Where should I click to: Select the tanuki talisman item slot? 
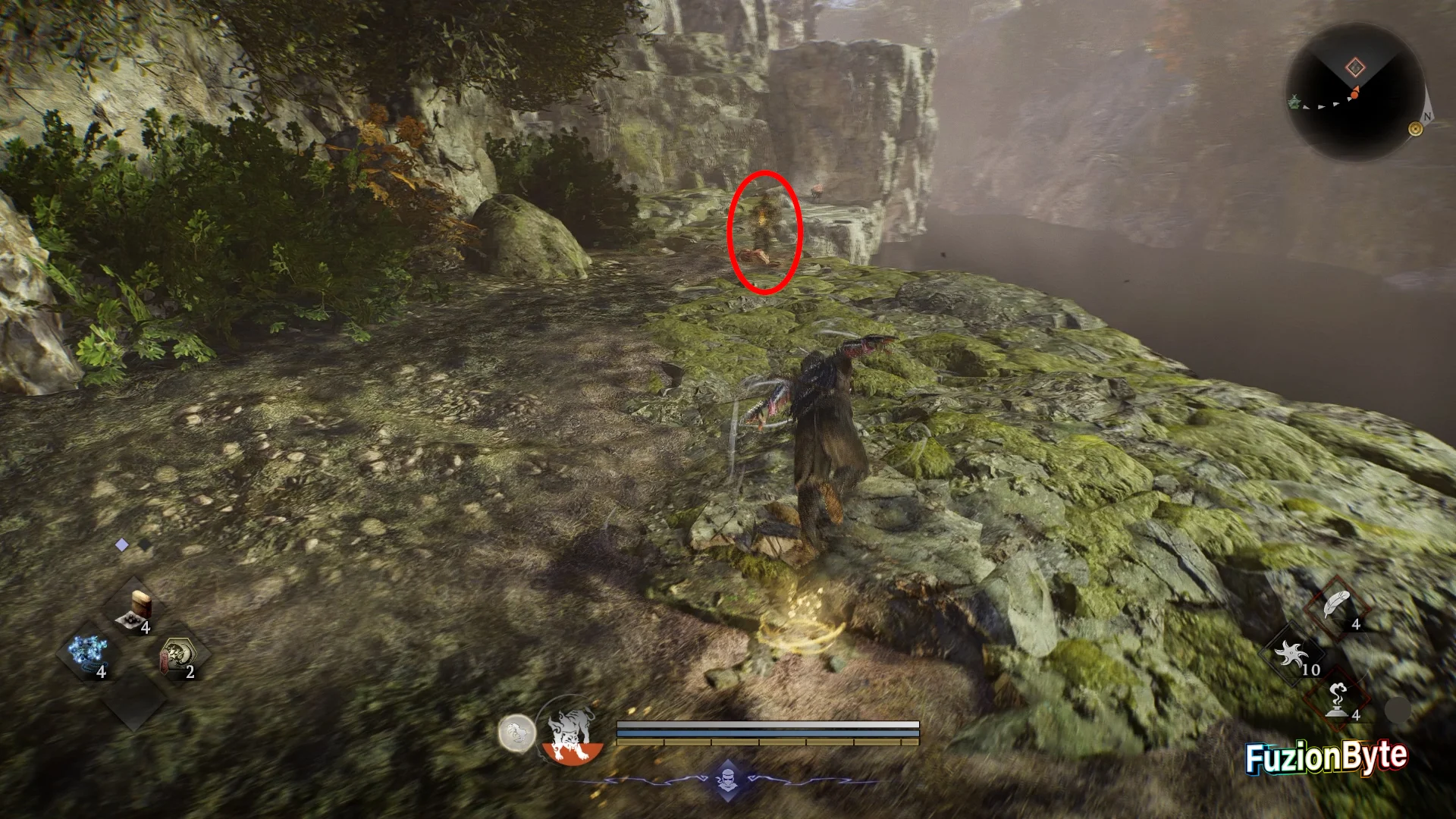(180, 654)
